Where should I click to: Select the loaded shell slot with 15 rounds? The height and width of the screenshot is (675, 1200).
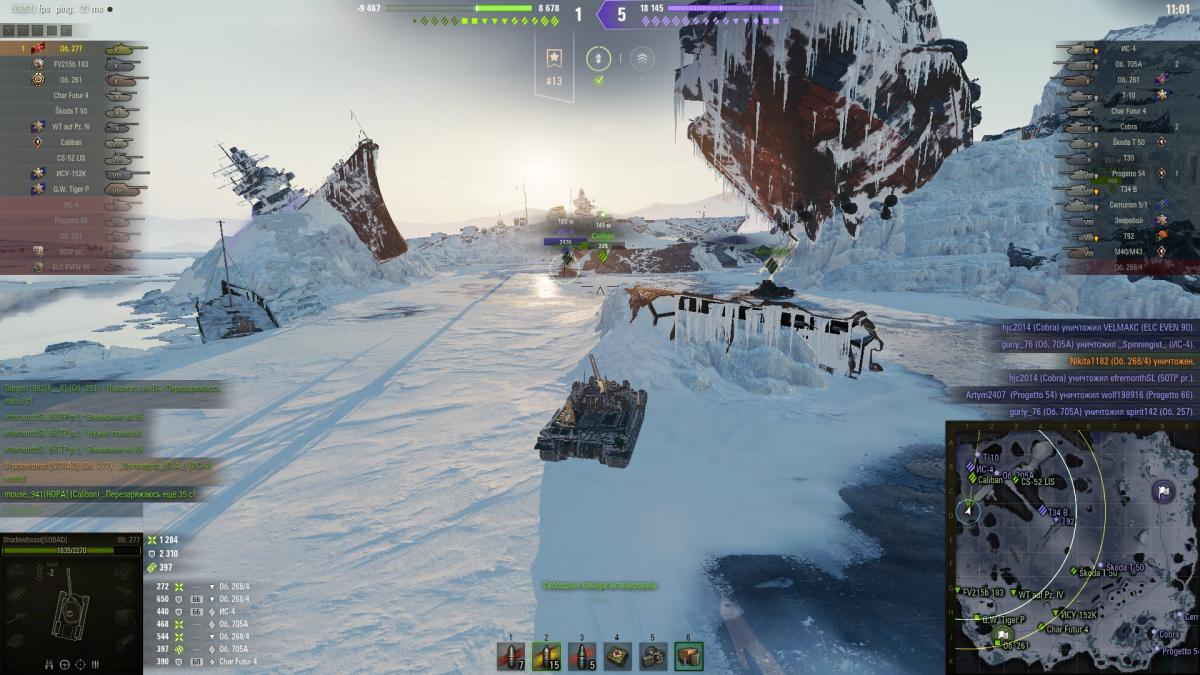point(546,657)
